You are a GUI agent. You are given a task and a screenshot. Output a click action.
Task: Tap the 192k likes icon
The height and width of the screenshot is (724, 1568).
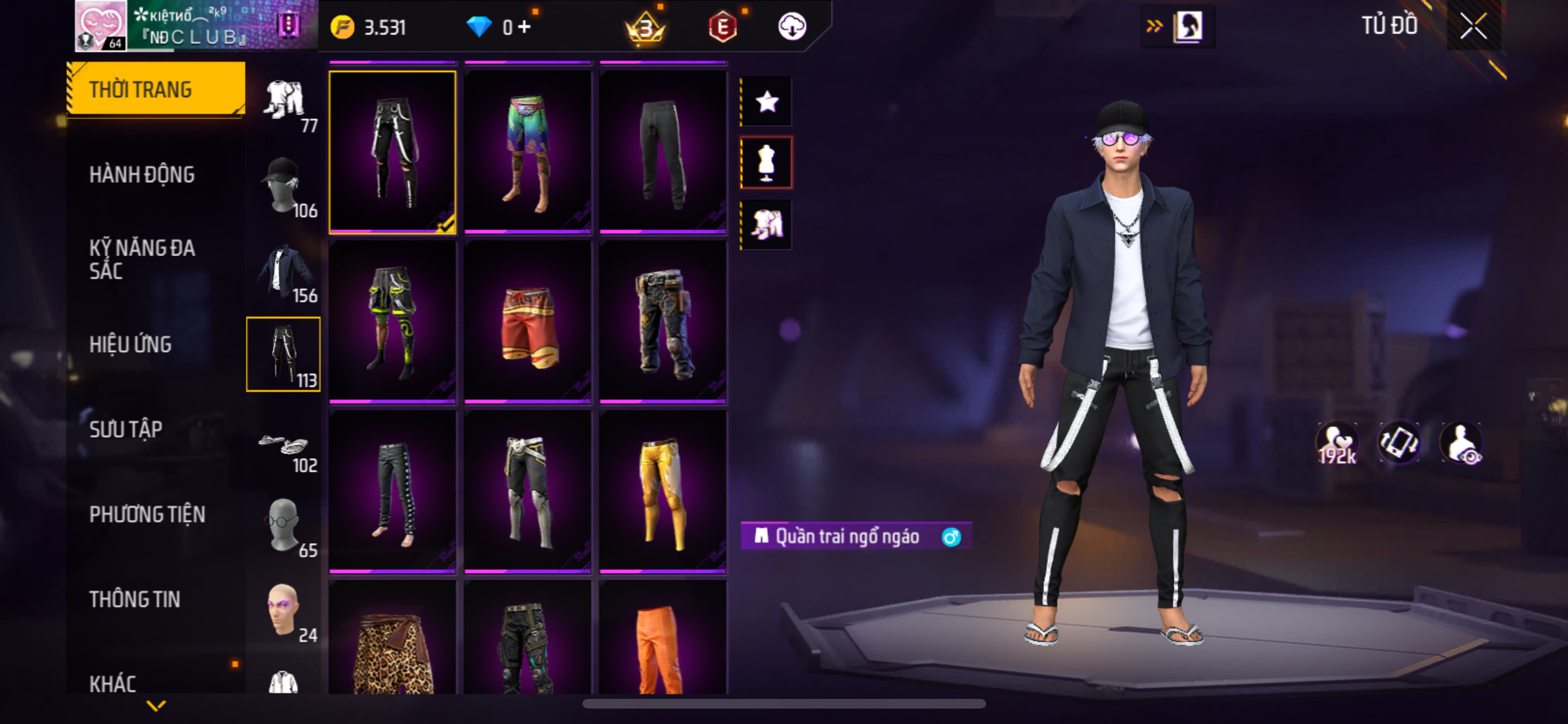[1337, 443]
